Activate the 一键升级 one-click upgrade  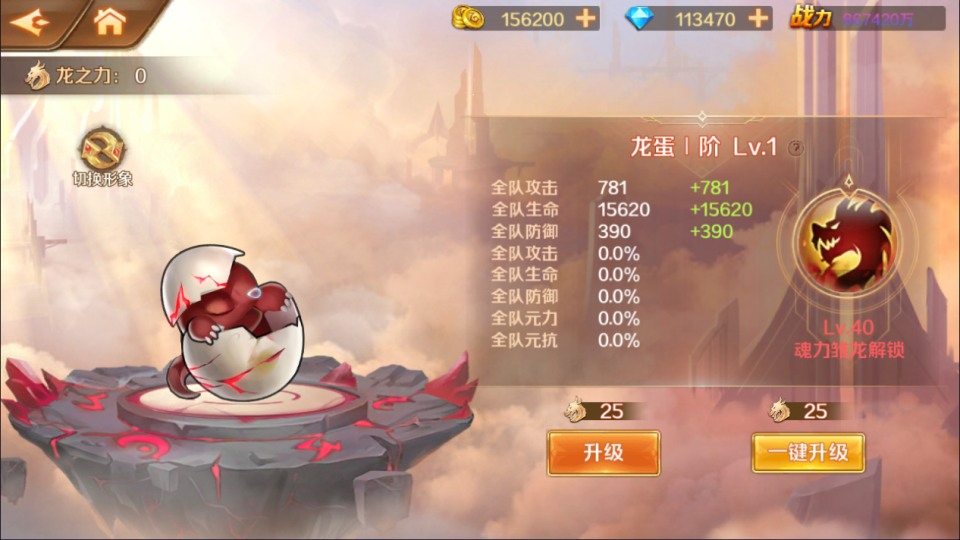(808, 452)
